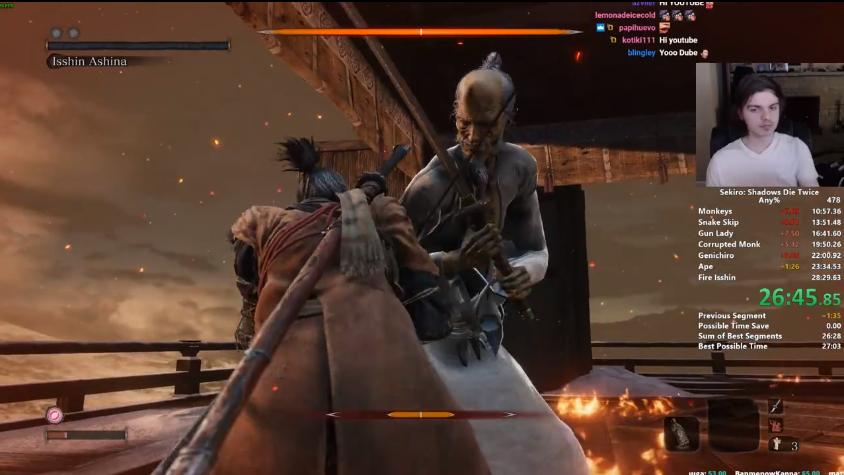Click the white spirit emblem icon
The image size is (844, 475).
click(775, 446)
